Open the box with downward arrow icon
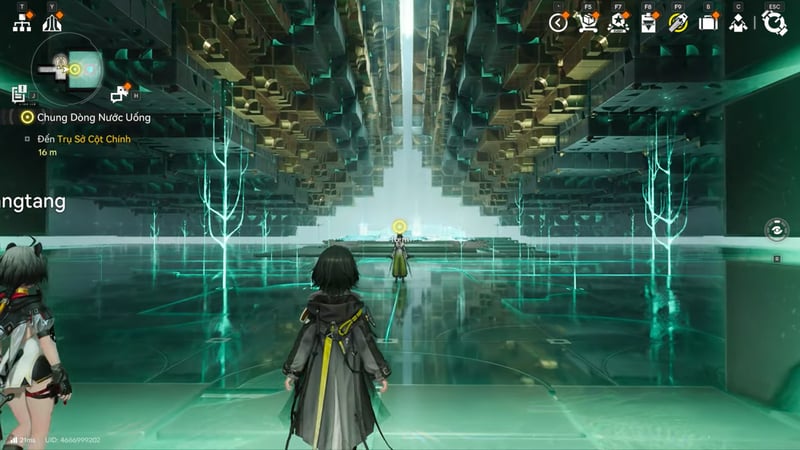 tap(648, 23)
